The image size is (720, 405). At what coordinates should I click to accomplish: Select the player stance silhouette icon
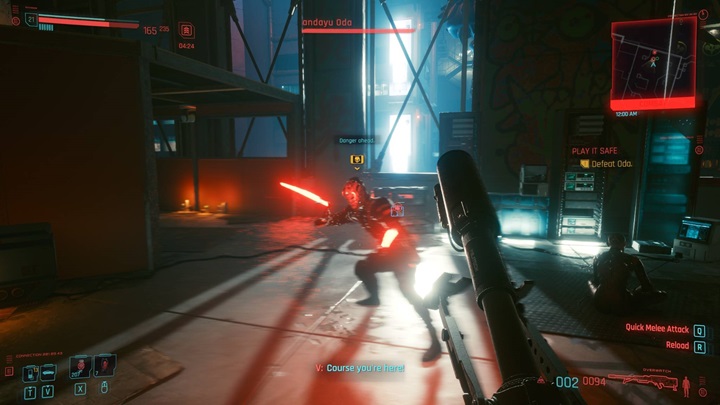click(688, 383)
